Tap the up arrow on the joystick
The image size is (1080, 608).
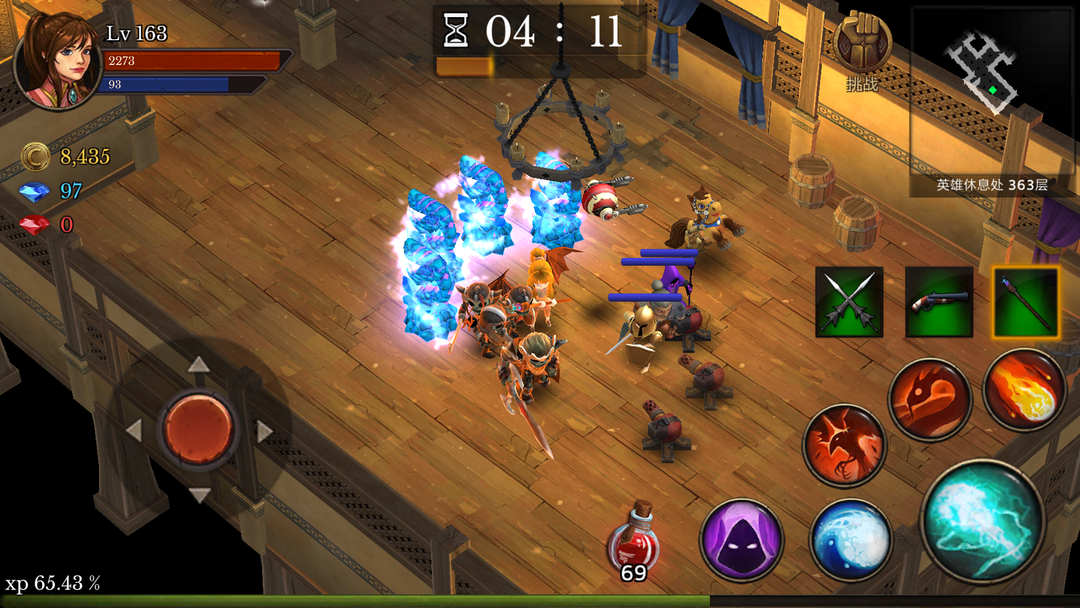(199, 365)
